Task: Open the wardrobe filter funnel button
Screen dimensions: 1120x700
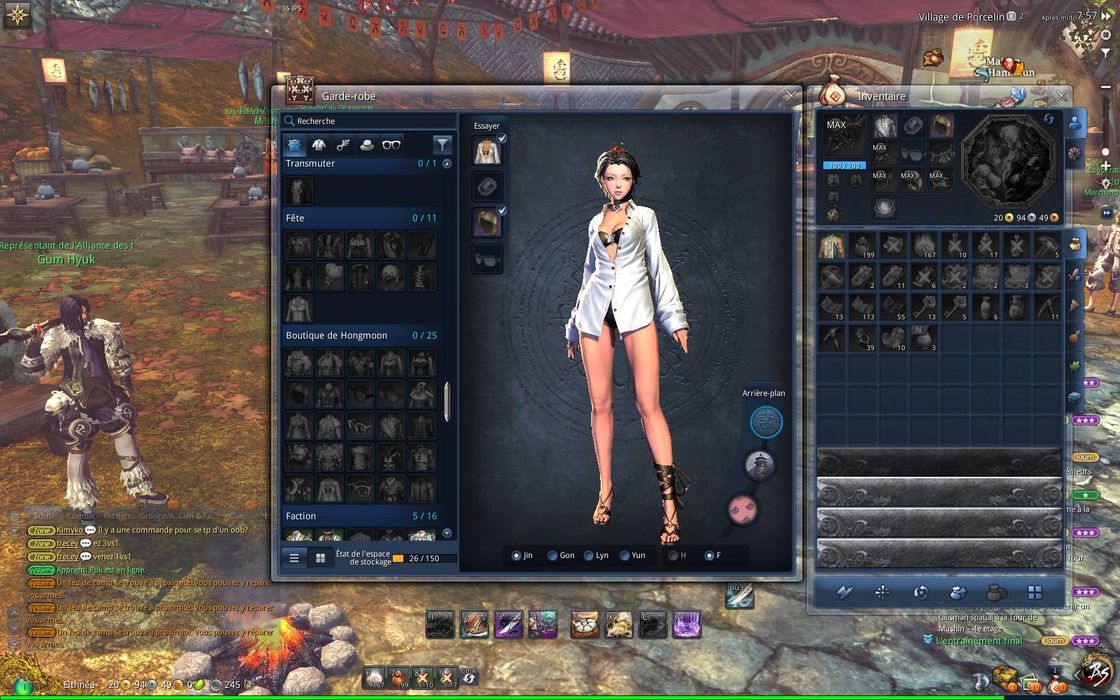Action: [x=442, y=145]
